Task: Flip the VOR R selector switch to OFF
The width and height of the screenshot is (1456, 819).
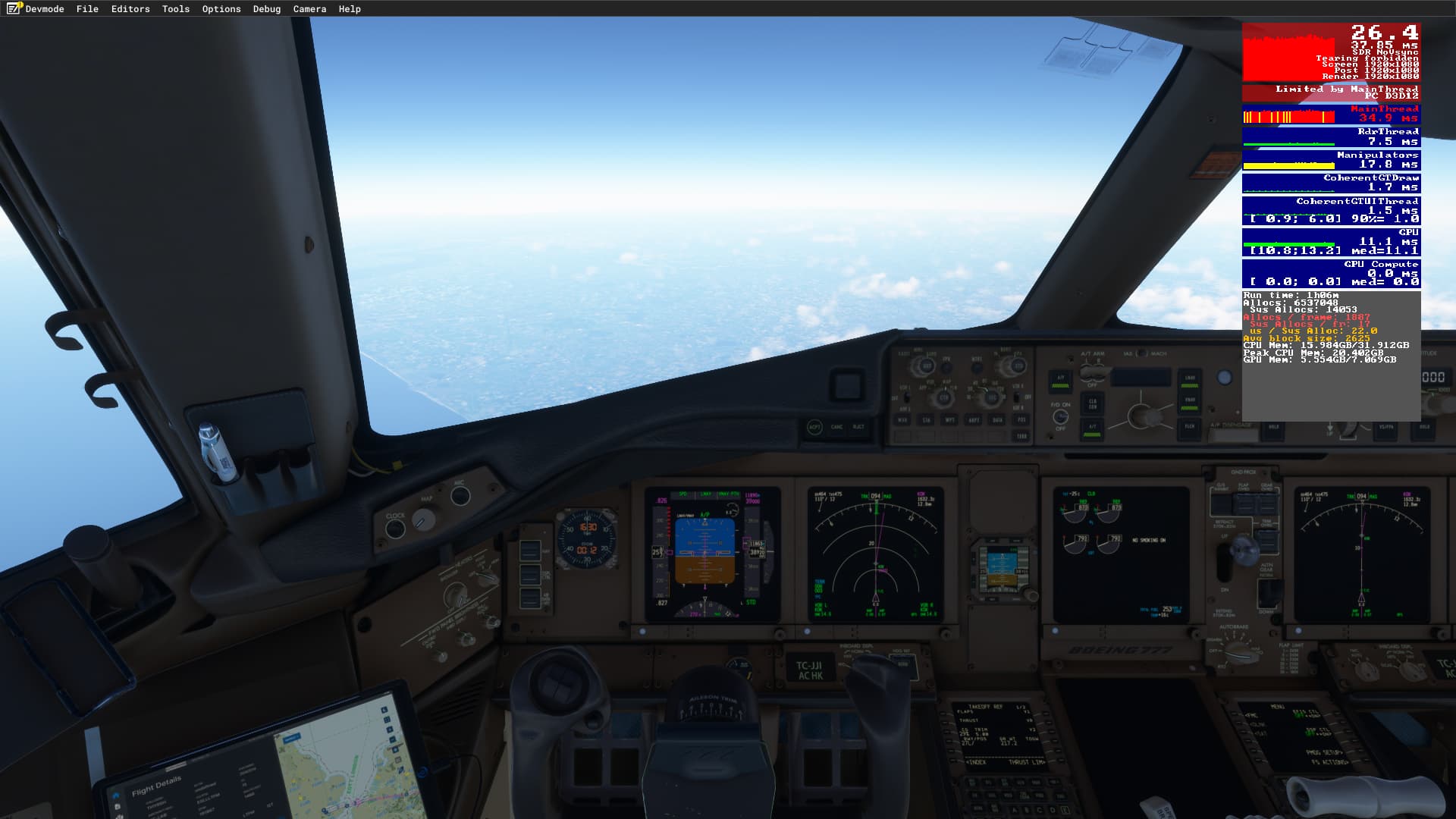Action: click(1016, 397)
